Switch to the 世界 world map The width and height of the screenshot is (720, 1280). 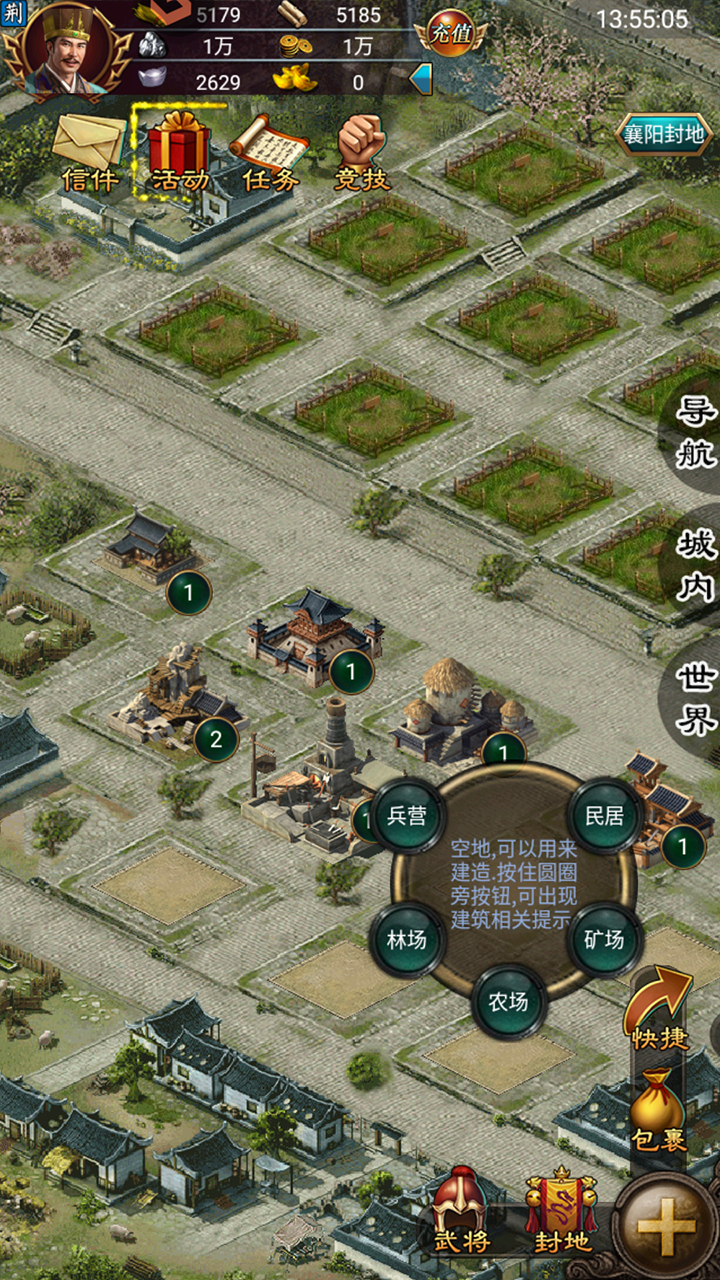(x=696, y=697)
